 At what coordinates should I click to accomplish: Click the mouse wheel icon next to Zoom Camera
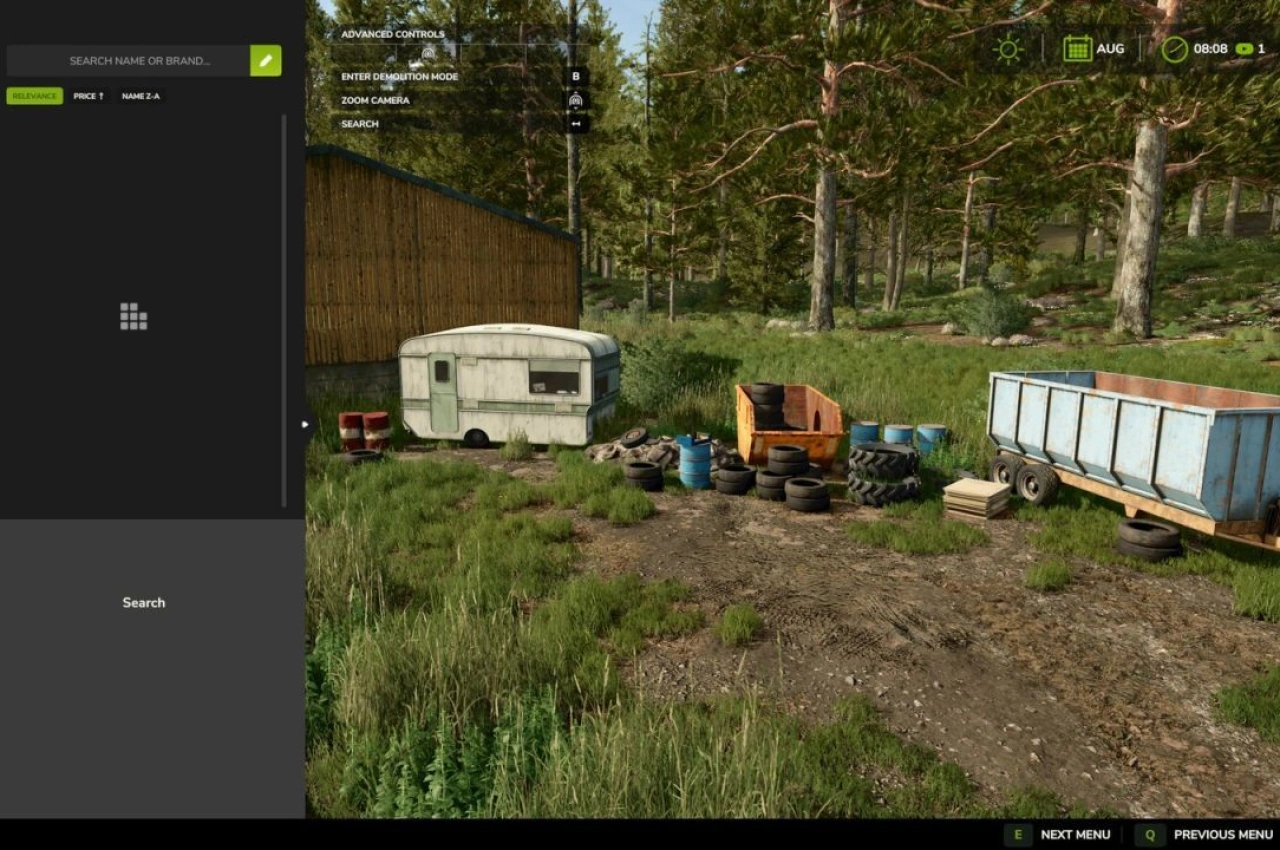pos(576,100)
